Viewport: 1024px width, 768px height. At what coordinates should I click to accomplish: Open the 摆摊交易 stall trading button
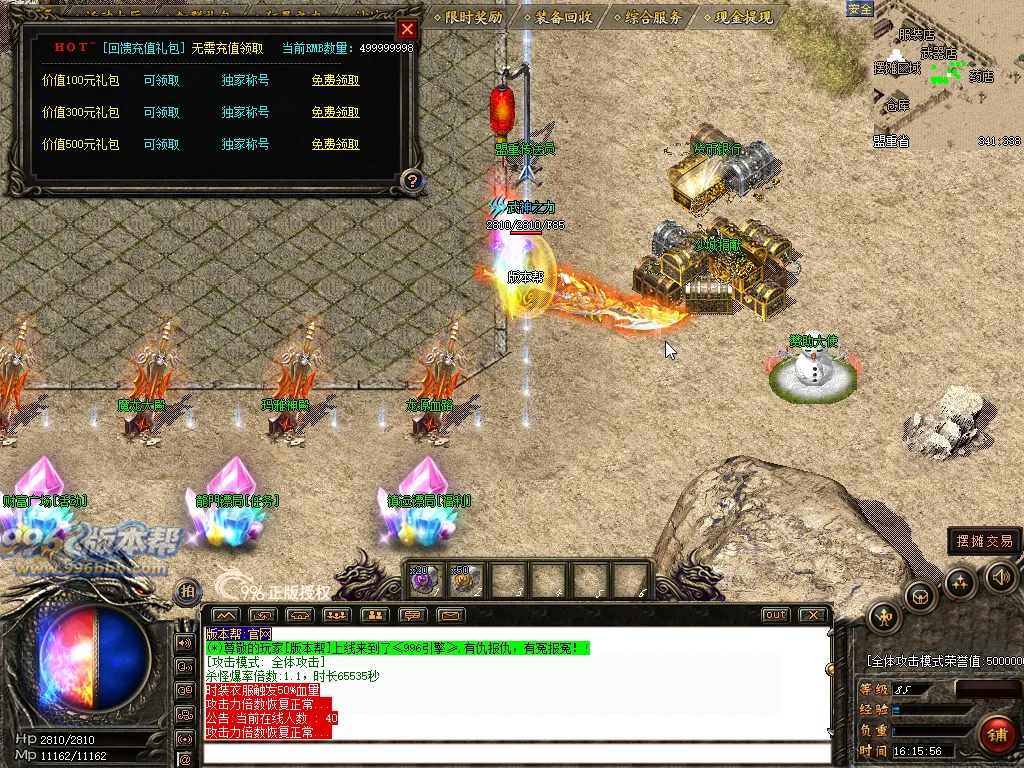click(x=984, y=541)
